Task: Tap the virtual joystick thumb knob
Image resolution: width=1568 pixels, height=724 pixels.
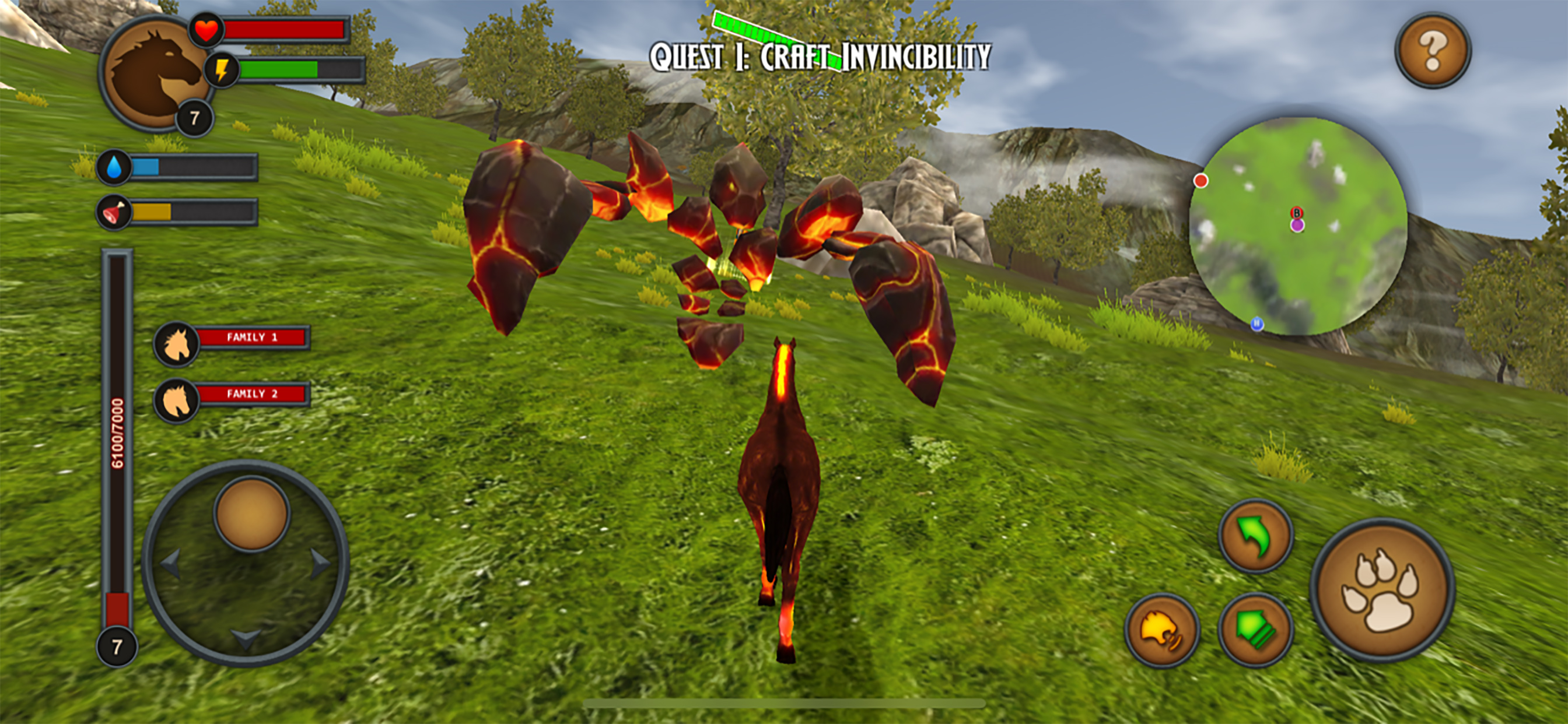Action: [x=251, y=514]
